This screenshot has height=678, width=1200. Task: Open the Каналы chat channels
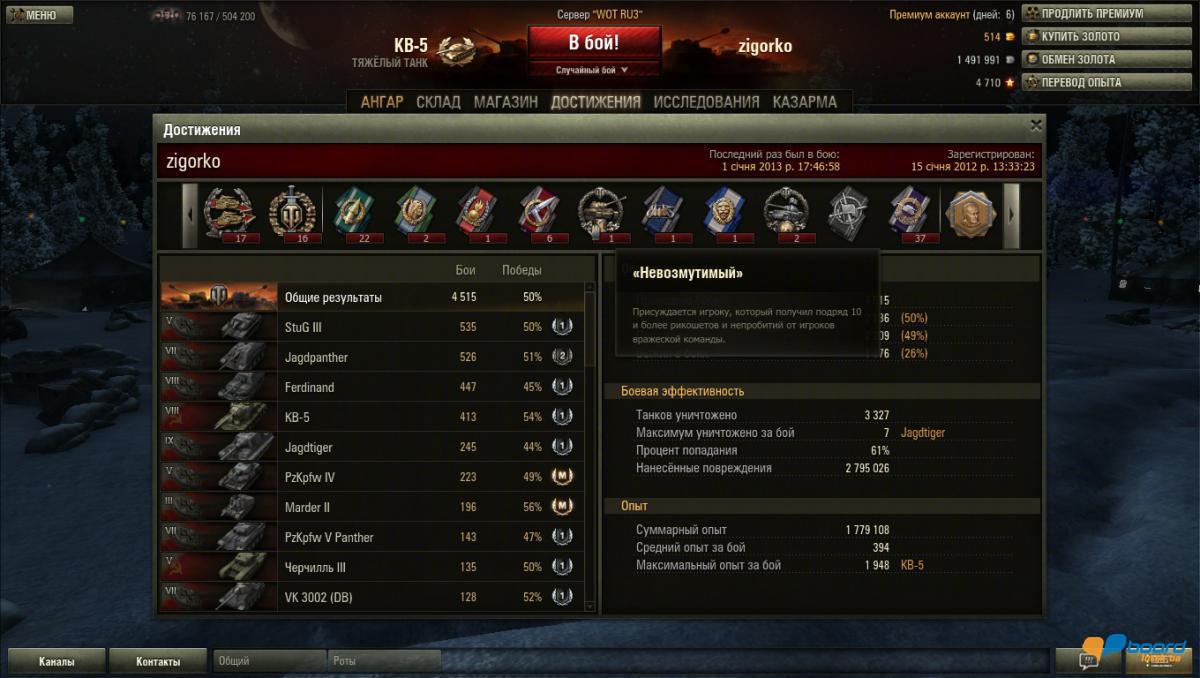[56, 661]
